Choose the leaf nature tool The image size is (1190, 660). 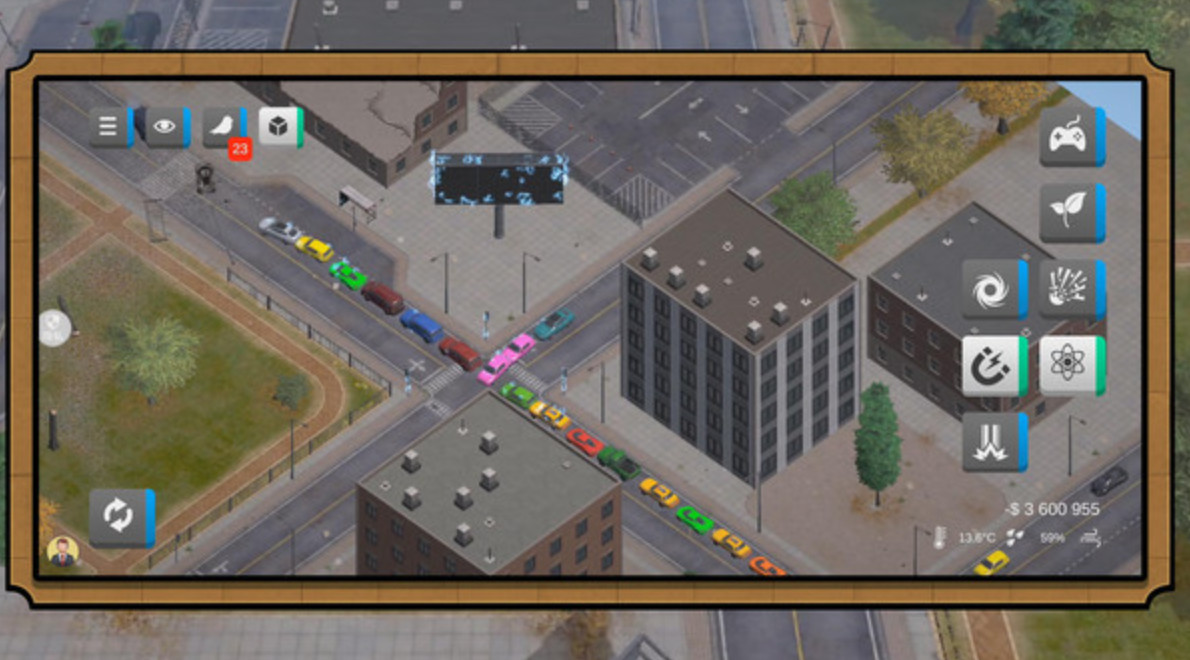tap(1070, 212)
